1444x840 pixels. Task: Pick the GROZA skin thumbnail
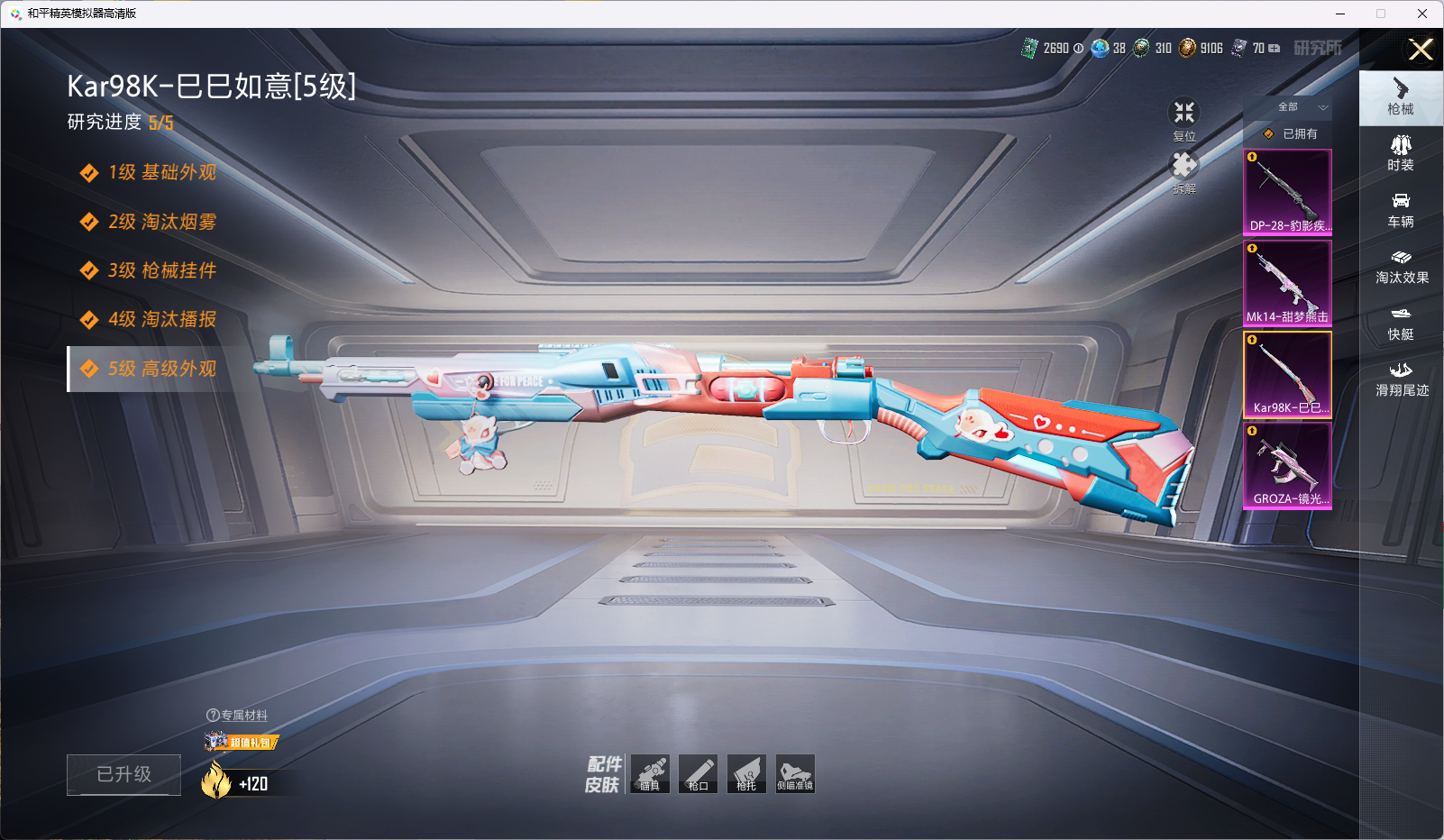click(x=1287, y=465)
